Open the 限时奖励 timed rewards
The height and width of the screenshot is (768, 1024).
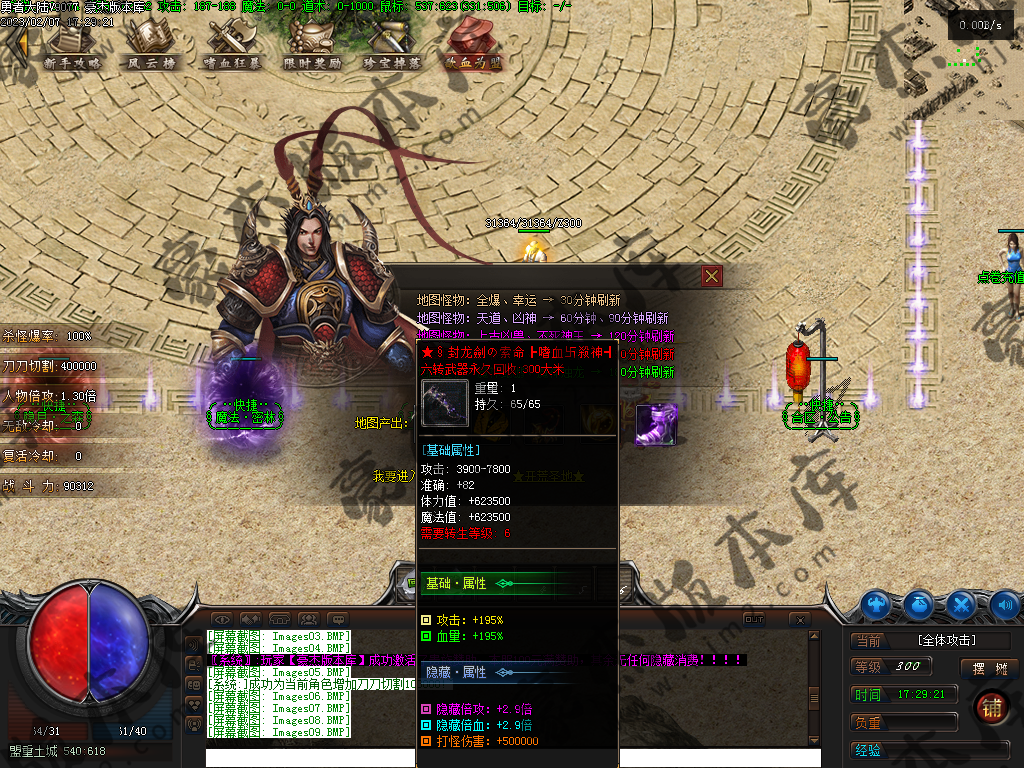click(x=312, y=46)
